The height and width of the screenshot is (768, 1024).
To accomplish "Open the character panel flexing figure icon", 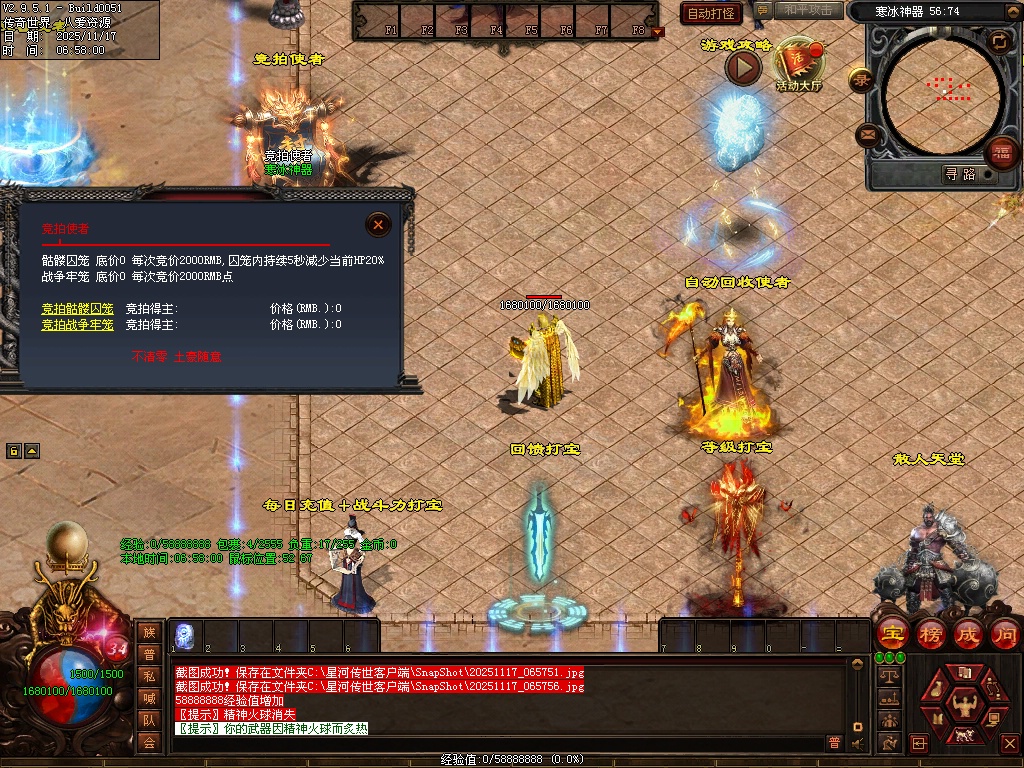I will pos(964,704).
